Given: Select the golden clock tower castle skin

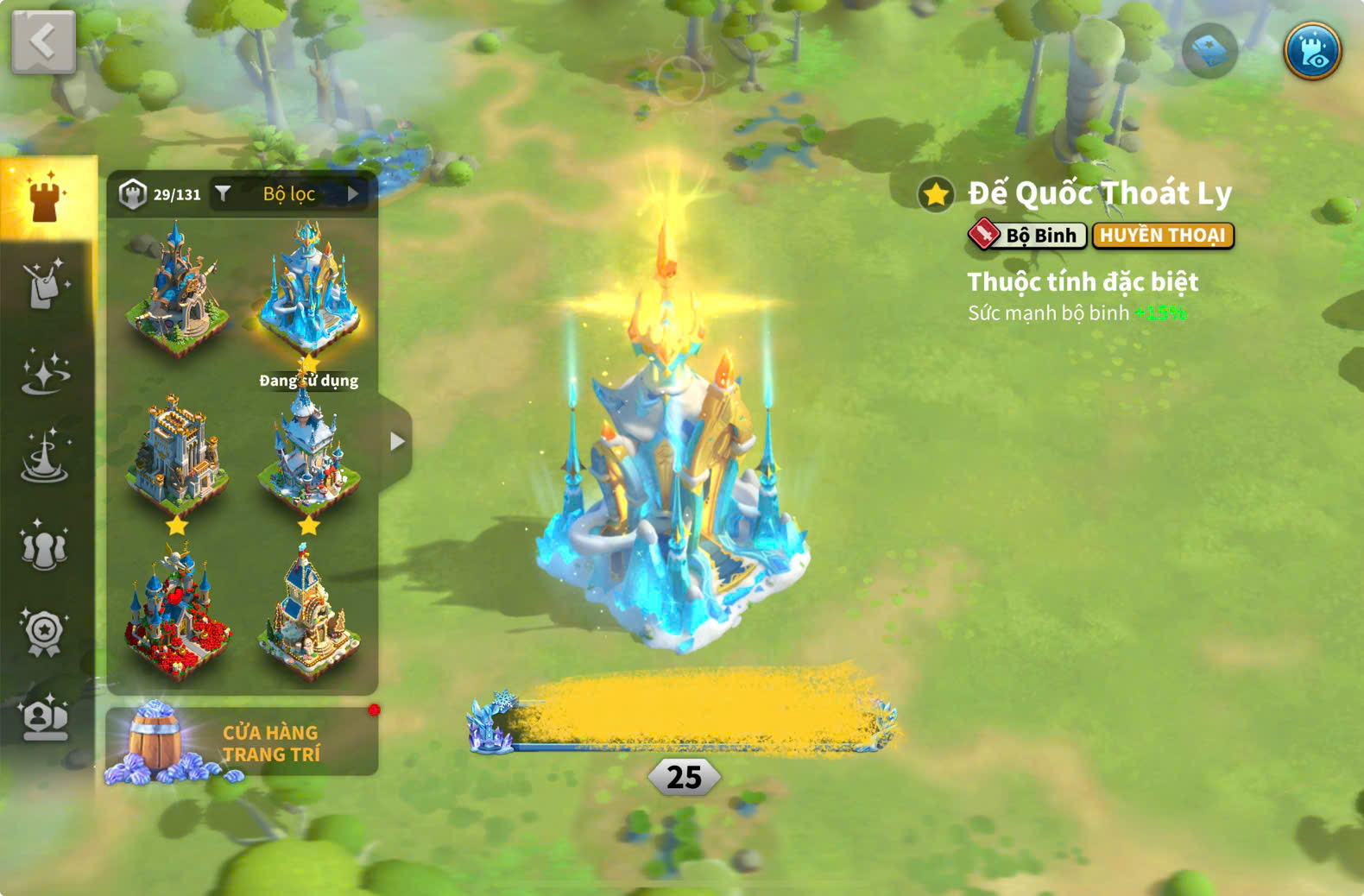Looking at the screenshot, I should [x=308, y=611].
